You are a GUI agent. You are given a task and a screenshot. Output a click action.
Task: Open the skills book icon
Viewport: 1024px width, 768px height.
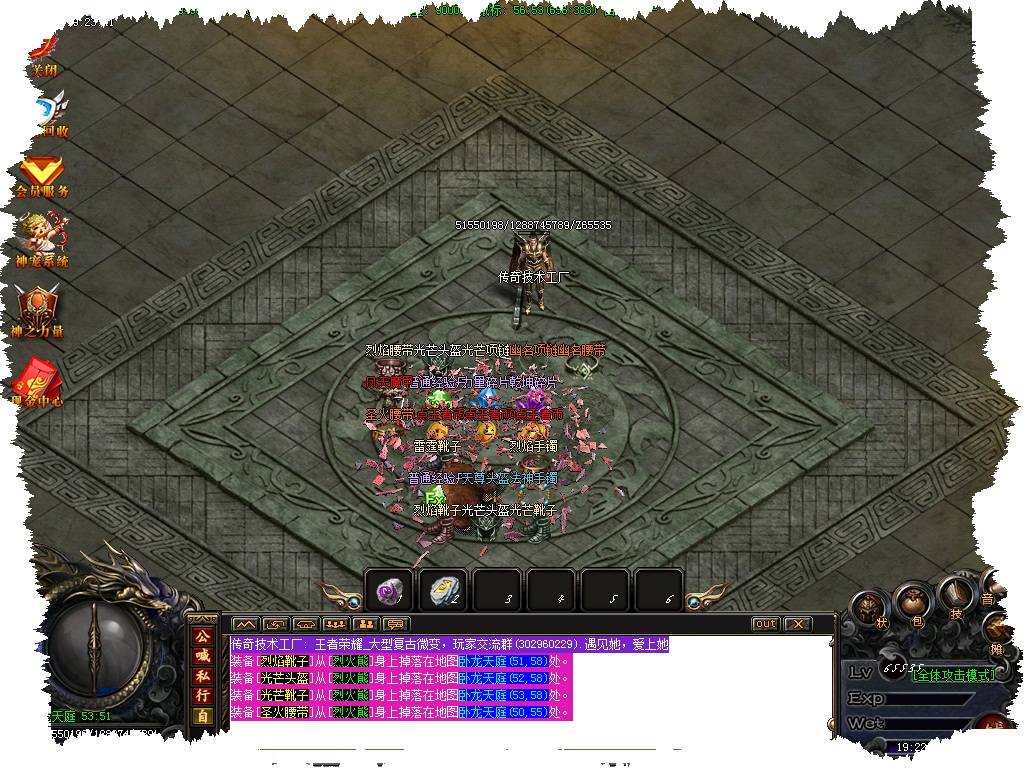(x=956, y=596)
